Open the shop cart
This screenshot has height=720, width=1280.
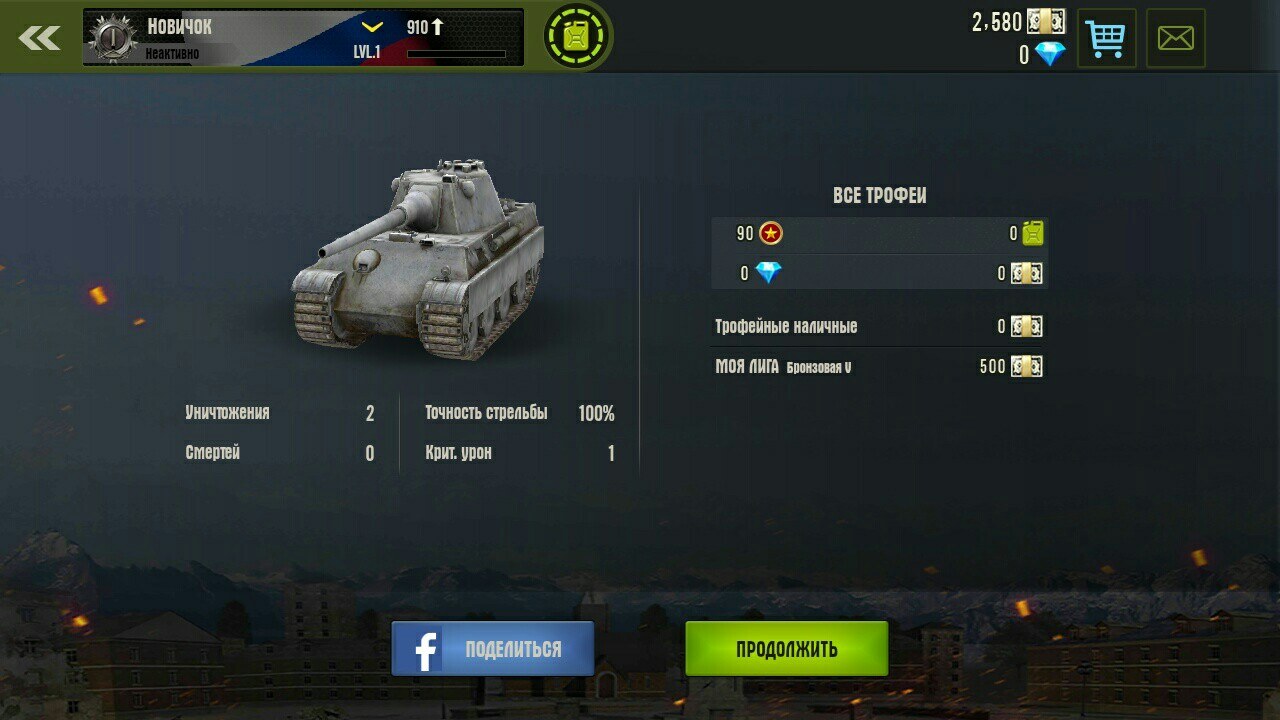click(1106, 39)
